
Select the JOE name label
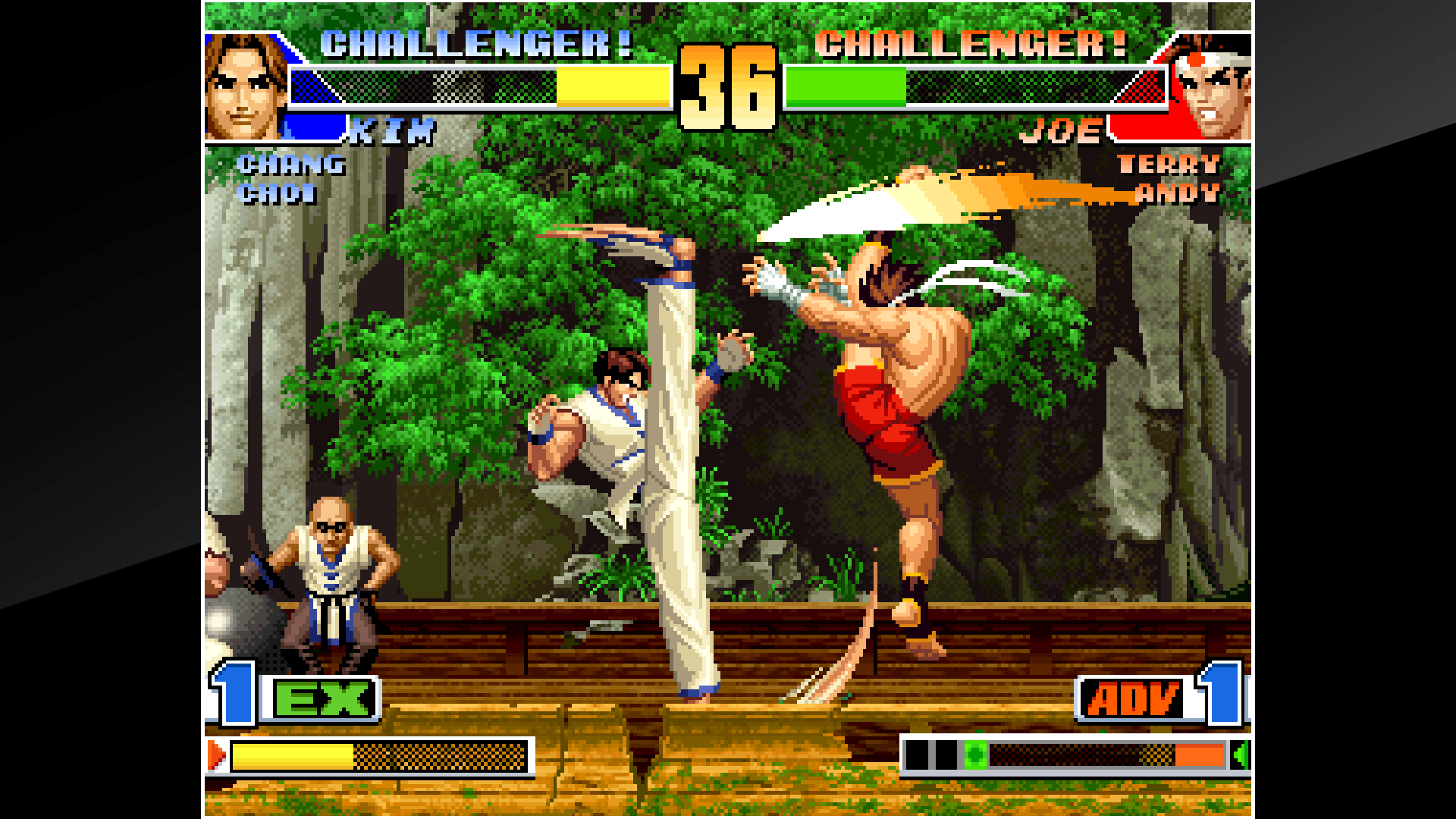tap(1062, 130)
